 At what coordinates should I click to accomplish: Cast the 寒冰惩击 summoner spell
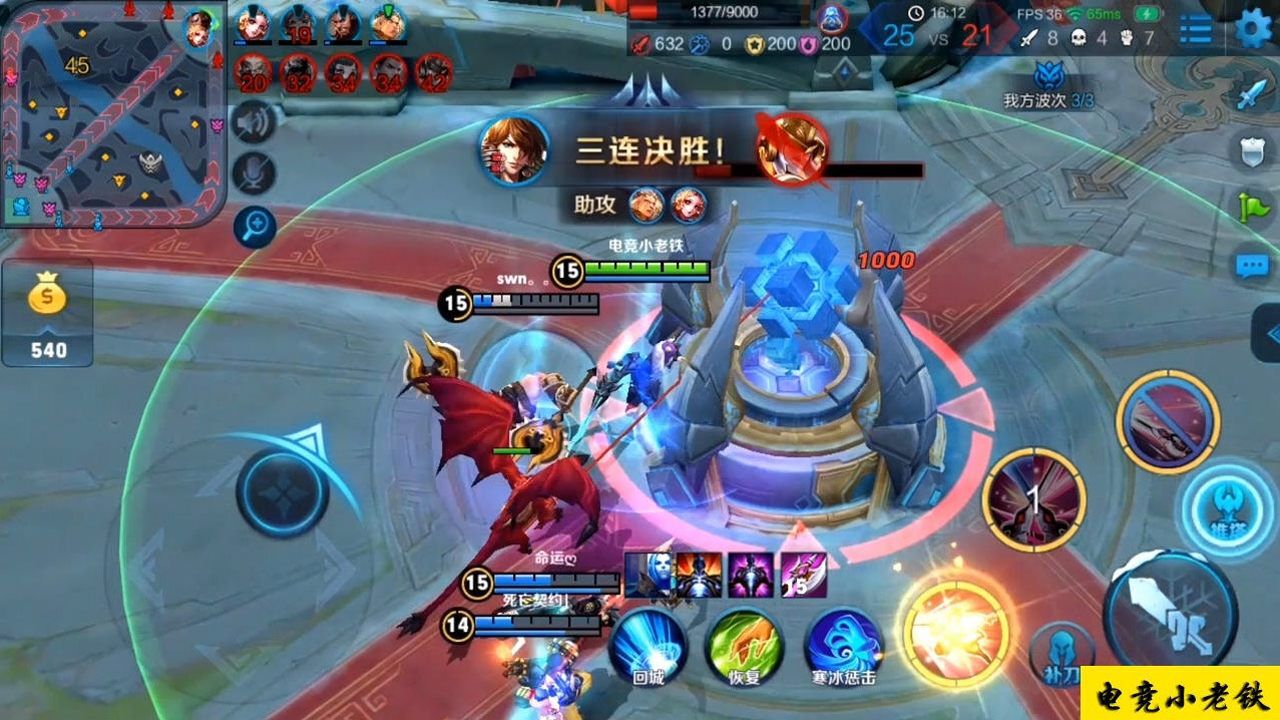click(843, 645)
